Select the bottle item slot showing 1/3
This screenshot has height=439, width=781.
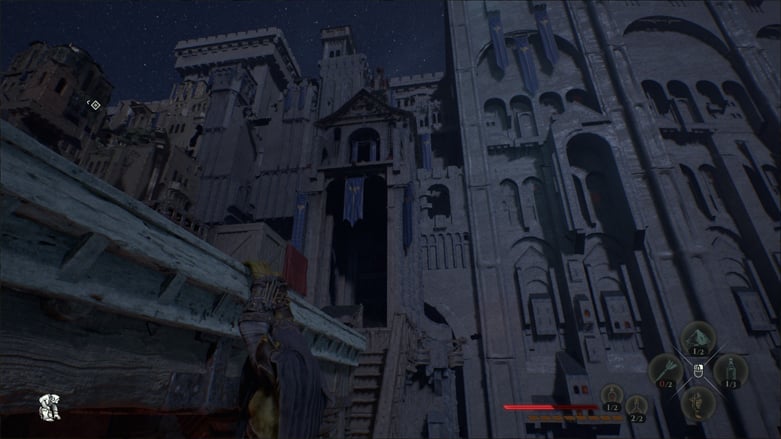click(730, 371)
